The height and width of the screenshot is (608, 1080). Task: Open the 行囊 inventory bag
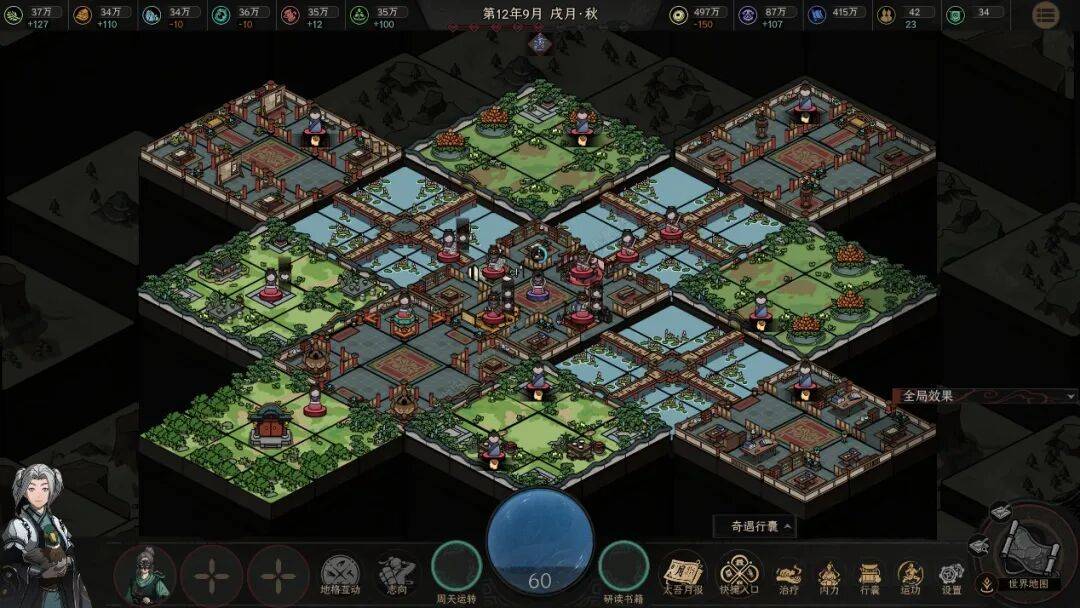[869, 575]
